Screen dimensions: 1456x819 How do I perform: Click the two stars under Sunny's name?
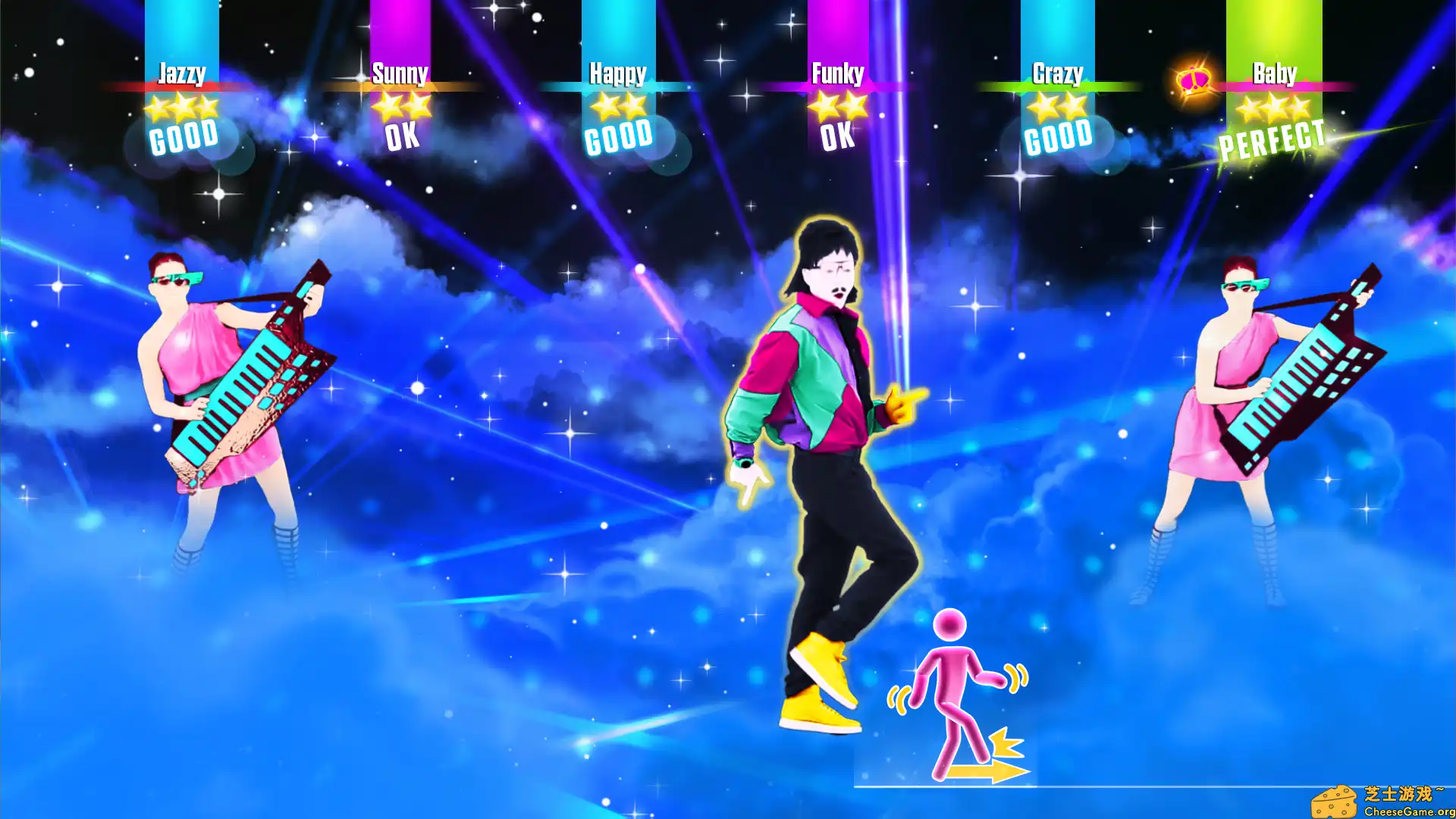(400, 107)
